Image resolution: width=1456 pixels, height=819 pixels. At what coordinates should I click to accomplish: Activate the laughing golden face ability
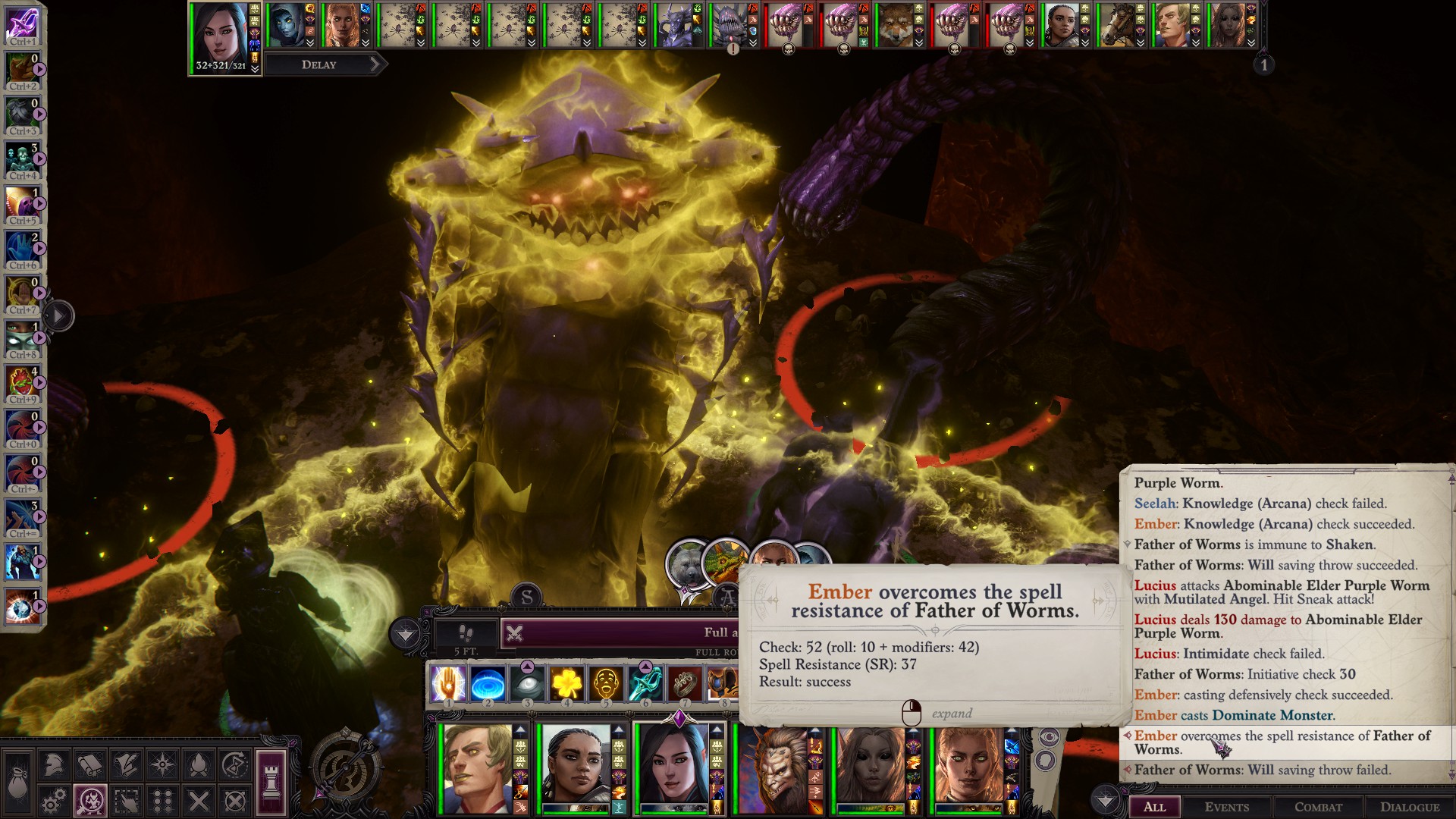click(606, 684)
